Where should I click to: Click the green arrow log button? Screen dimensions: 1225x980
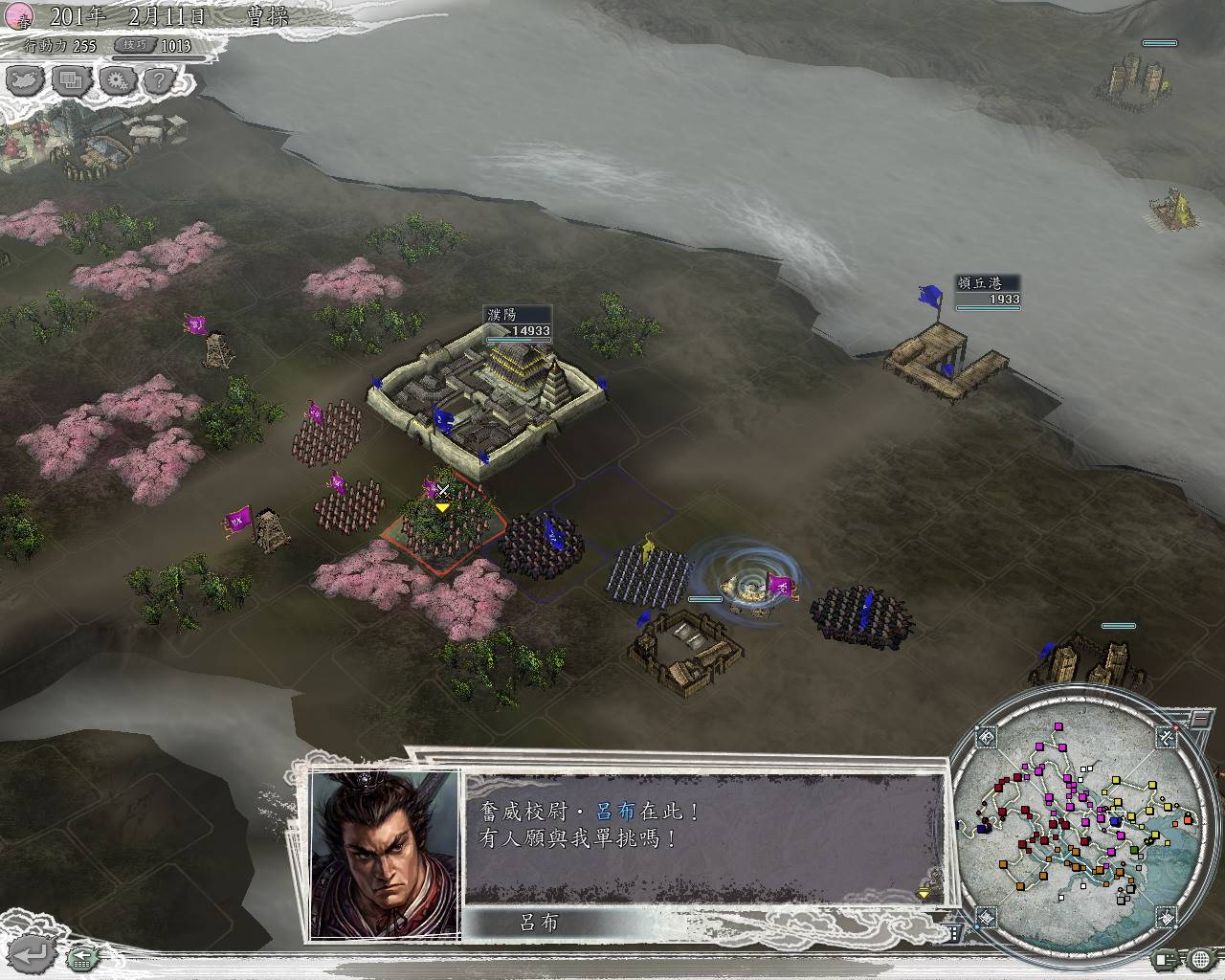[85, 954]
